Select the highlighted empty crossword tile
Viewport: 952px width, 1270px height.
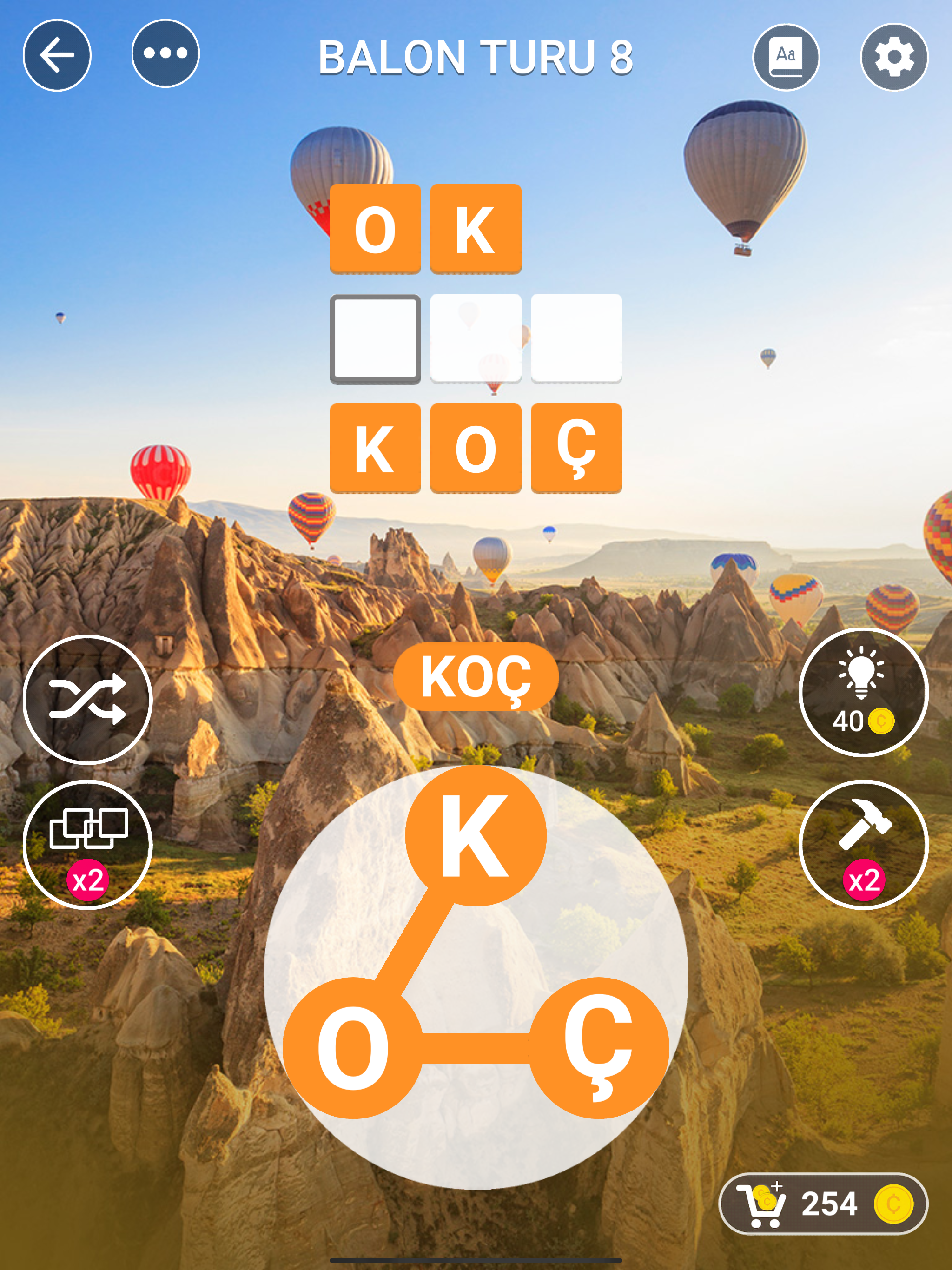coord(375,338)
